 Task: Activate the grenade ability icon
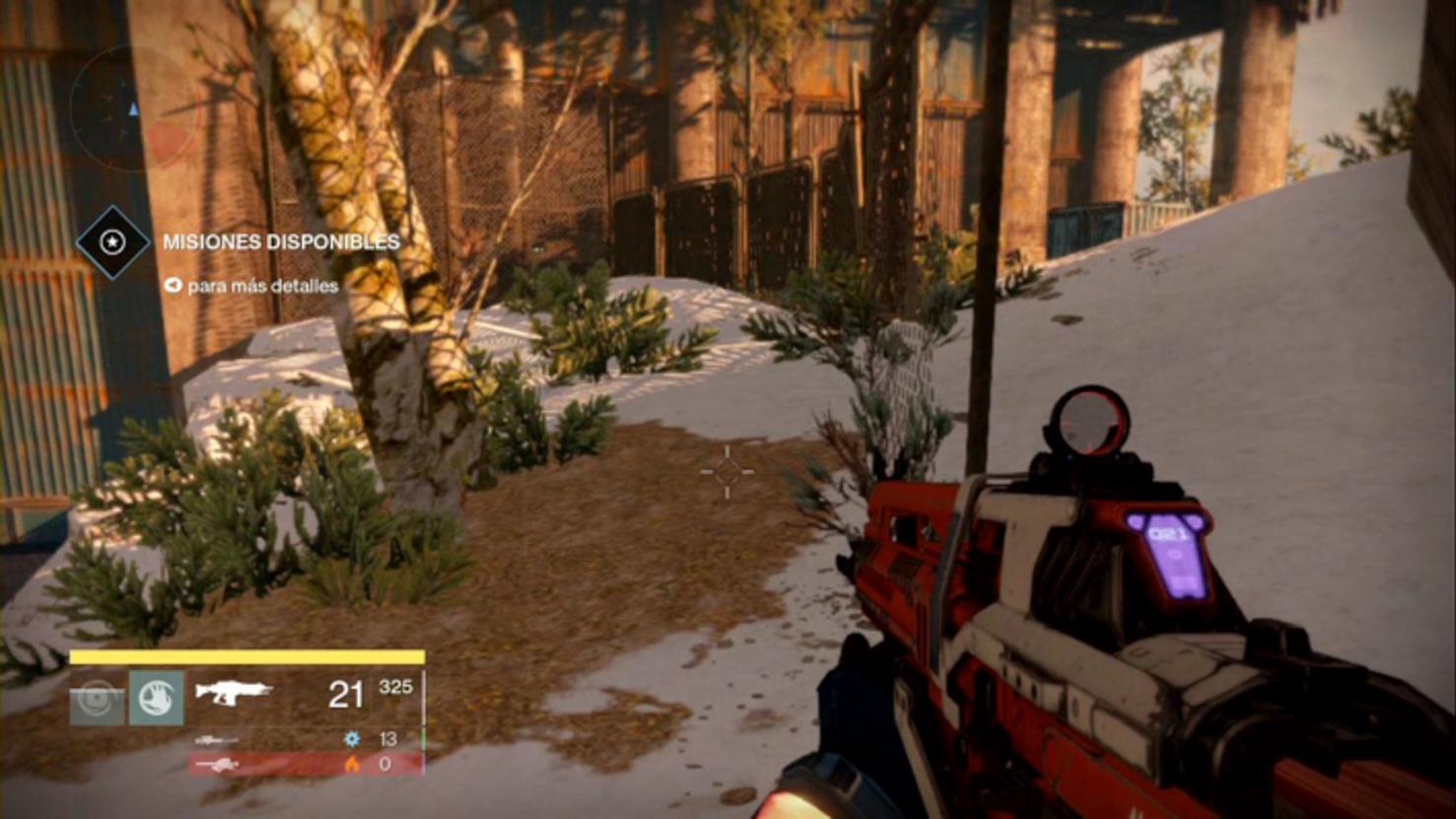[x=97, y=698]
